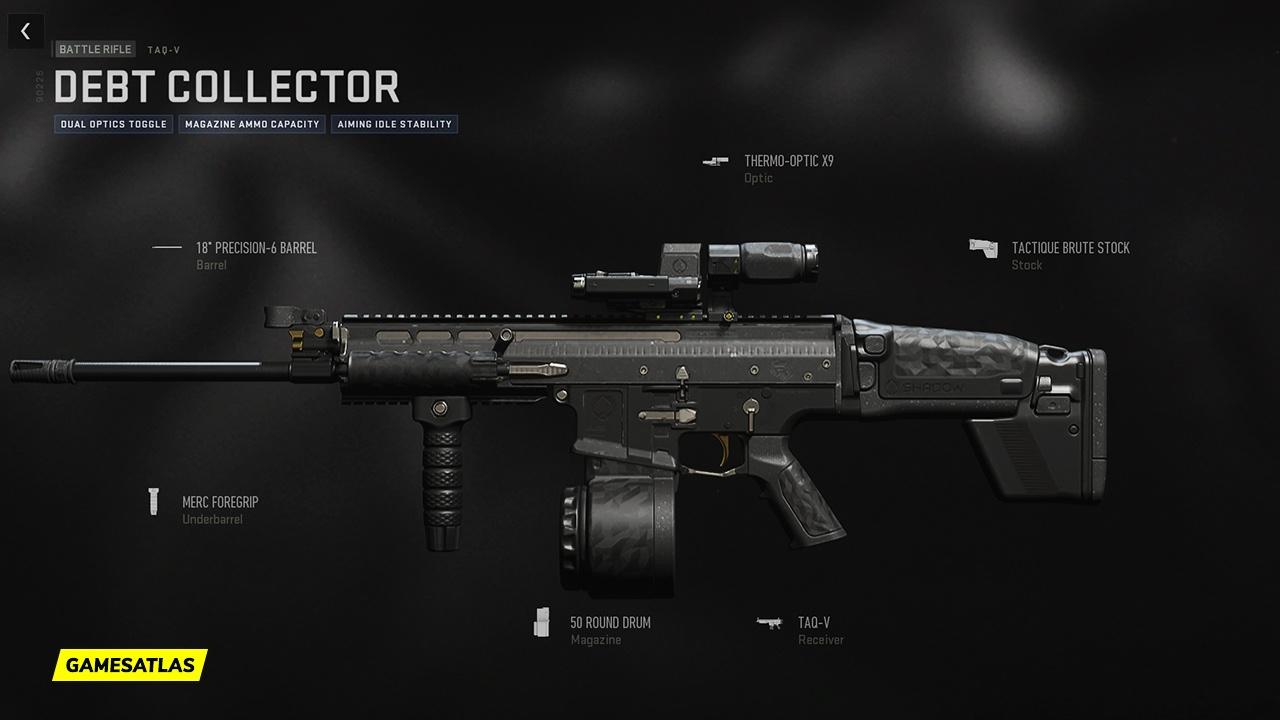Screen dimensions: 1280x720
Task: Open the 50 Round Drum magazine slot
Action: pos(610,623)
